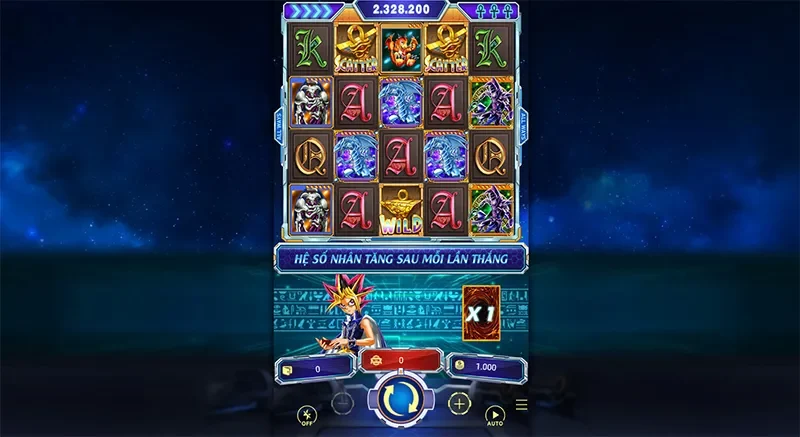Increase the bet with the plus button
Image resolution: width=800 pixels, height=437 pixels.
[x=459, y=404]
